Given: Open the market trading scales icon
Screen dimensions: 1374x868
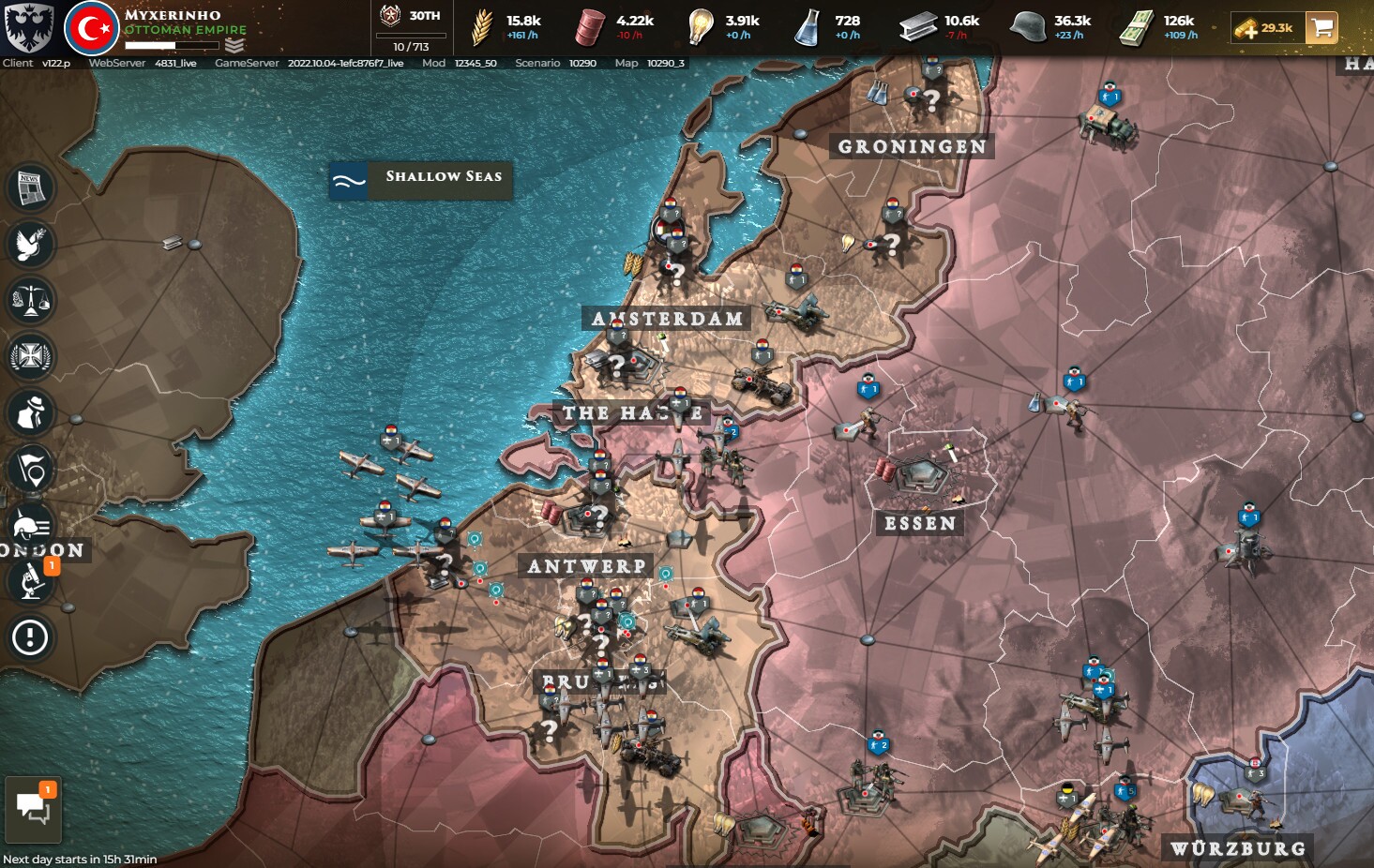Looking at the screenshot, I should click(x=29, y=301).
